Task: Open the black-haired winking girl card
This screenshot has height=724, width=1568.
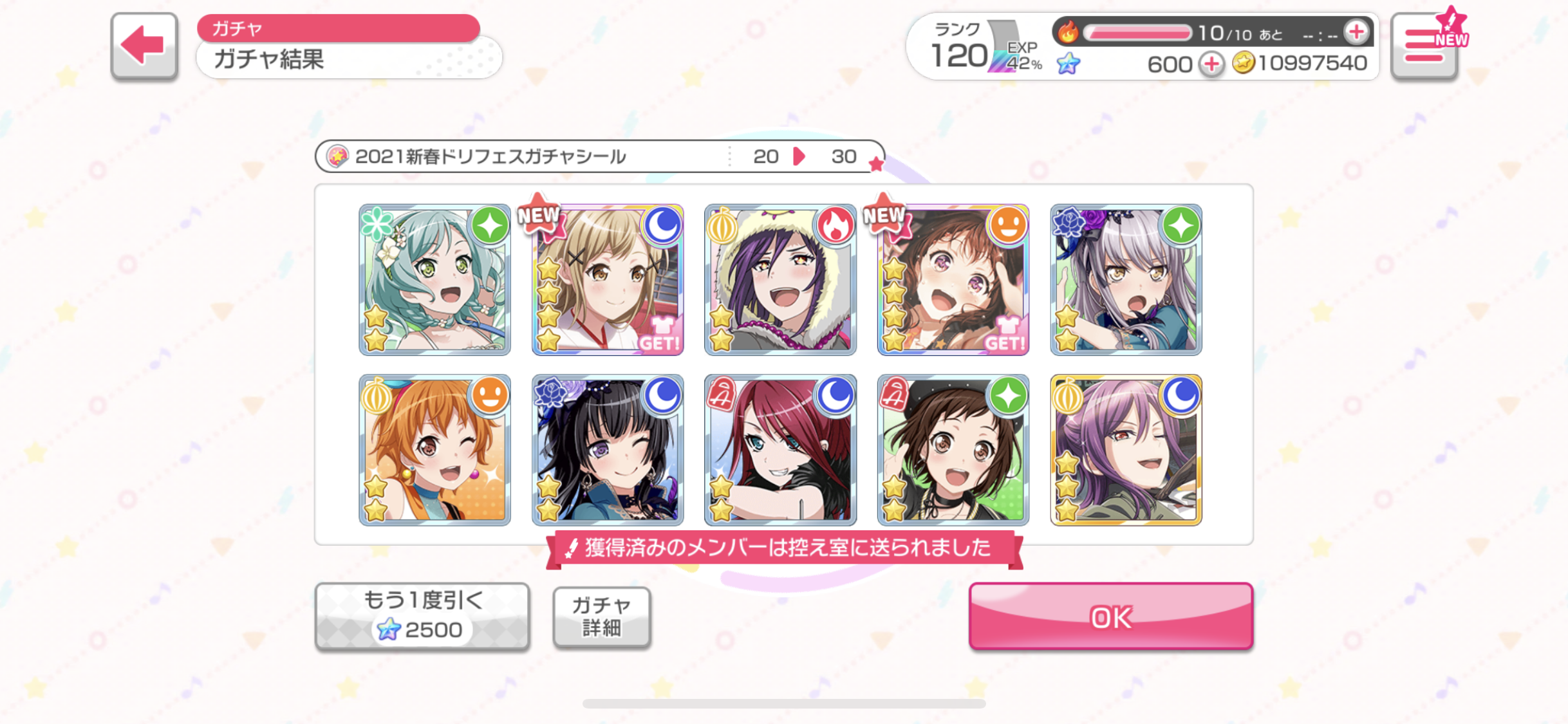Action: click(x=608, y=450)
